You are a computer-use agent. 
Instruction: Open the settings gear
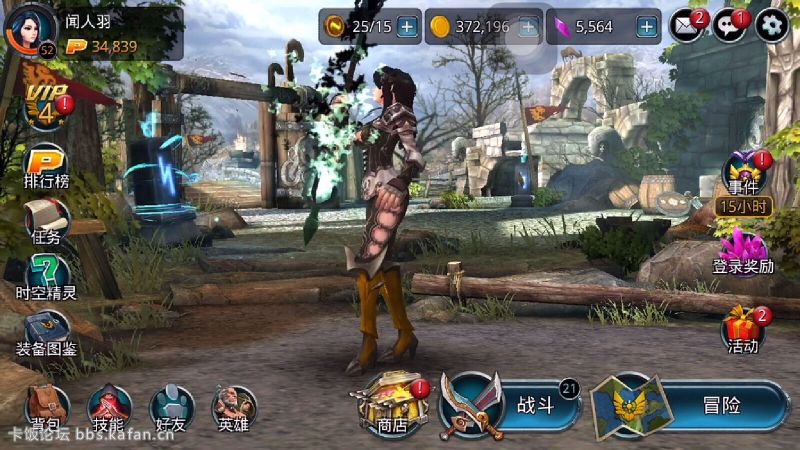point(772,26)
